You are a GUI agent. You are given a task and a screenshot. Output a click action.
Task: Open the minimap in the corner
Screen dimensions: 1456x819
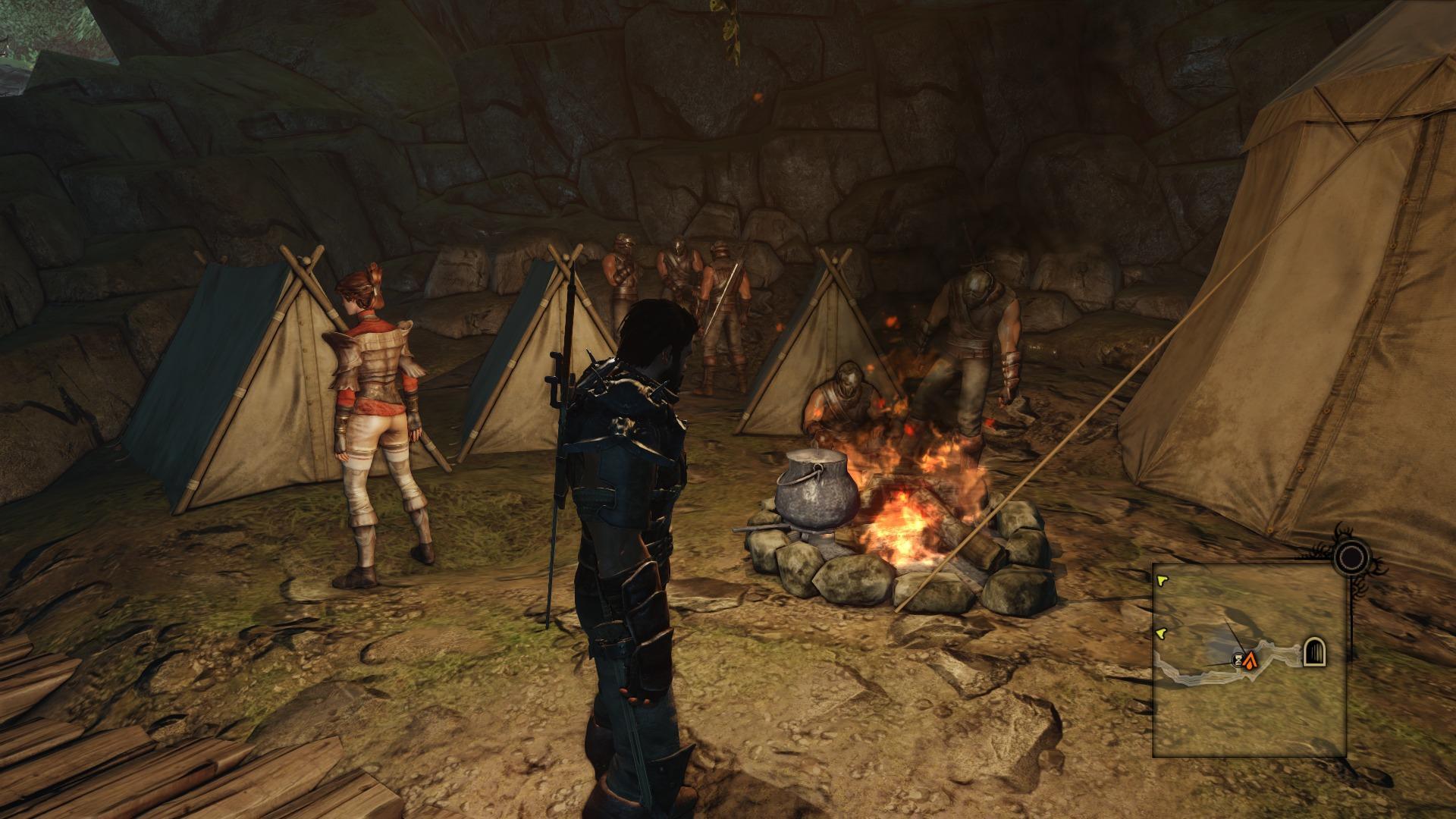click(x=1249, y=660)
